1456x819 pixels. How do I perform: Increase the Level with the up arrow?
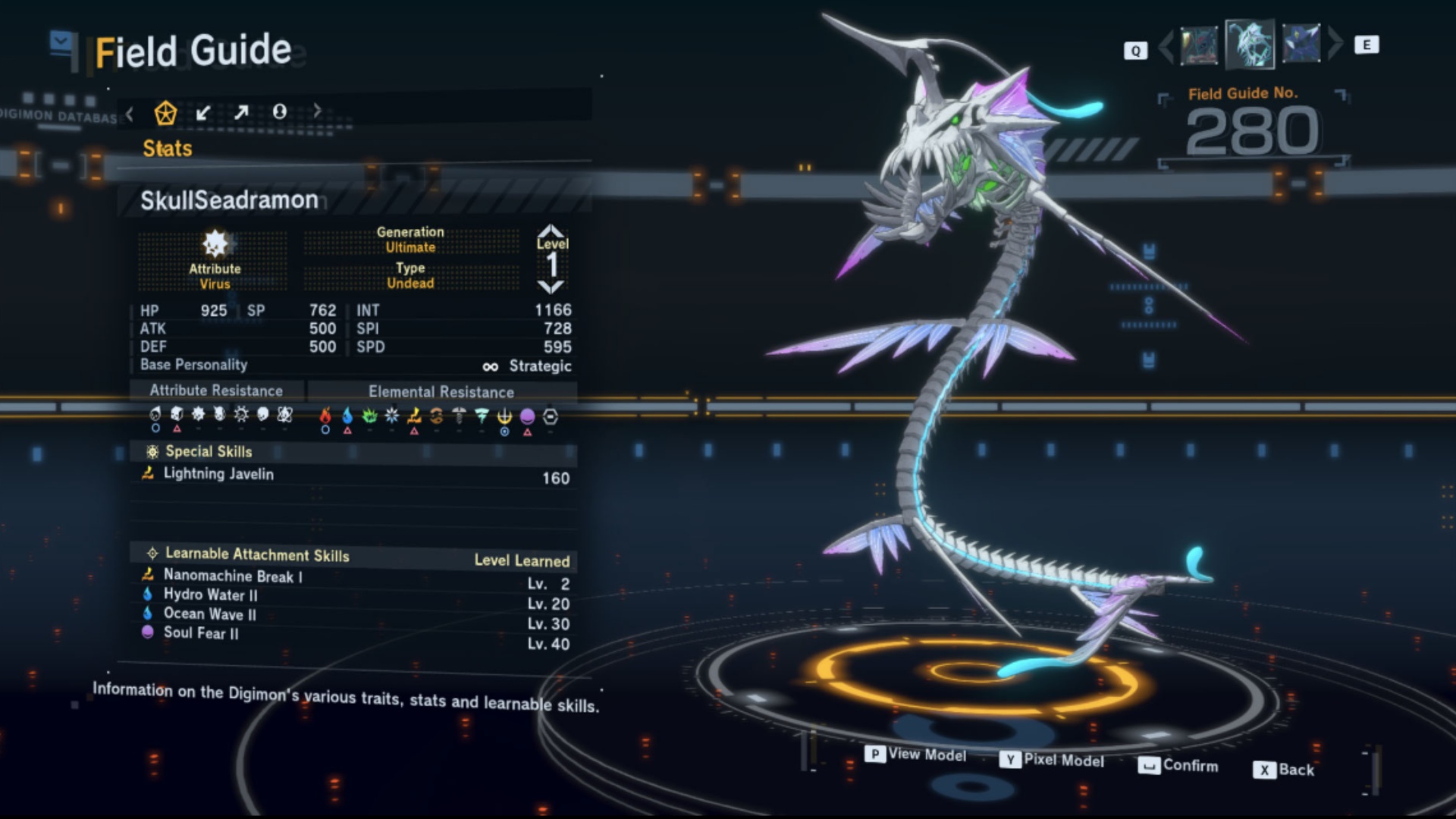(x=551, y=231)
